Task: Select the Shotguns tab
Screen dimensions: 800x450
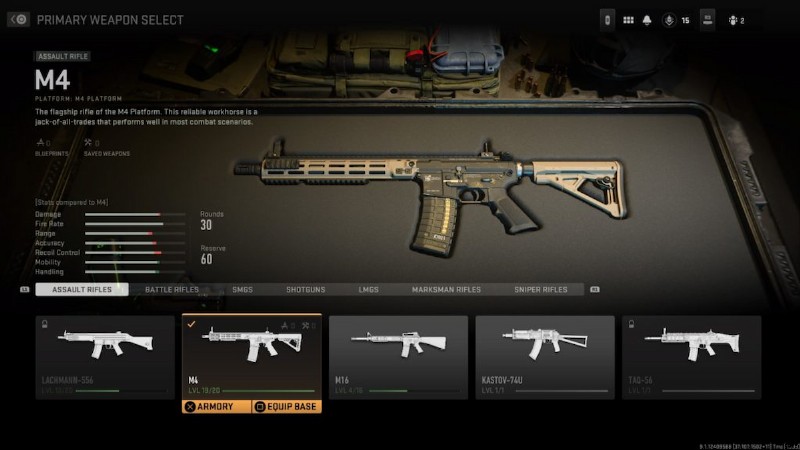Action: click(305, 290)
